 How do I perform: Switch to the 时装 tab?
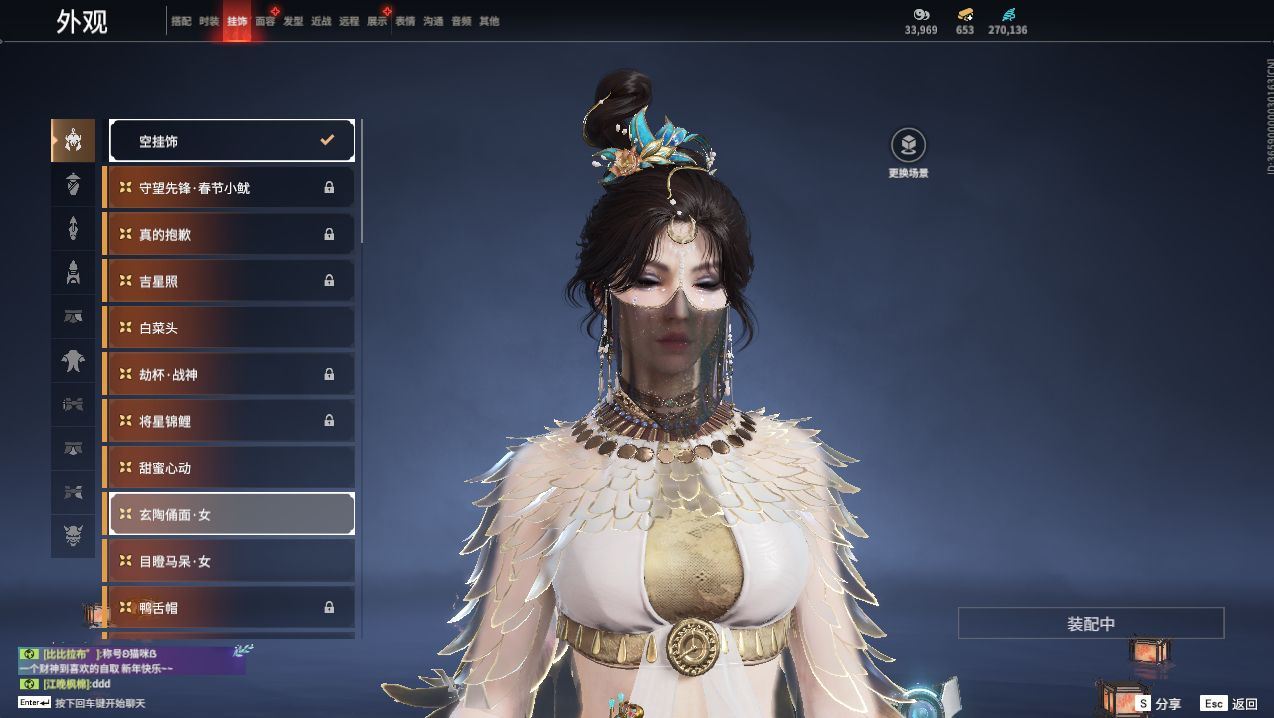[x=209, y=21]
